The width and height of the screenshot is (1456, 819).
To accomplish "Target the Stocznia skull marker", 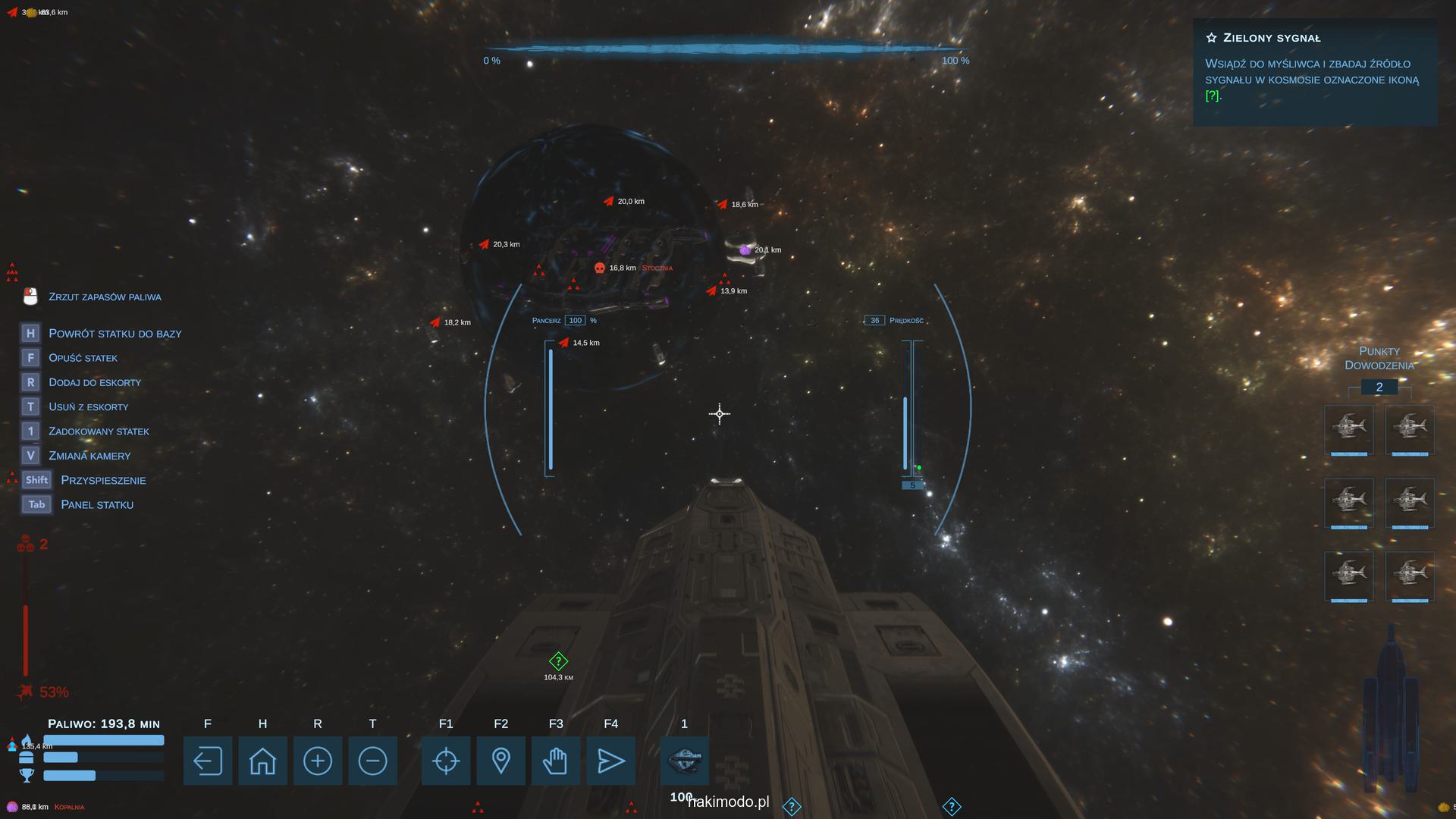I will point(600,268).
